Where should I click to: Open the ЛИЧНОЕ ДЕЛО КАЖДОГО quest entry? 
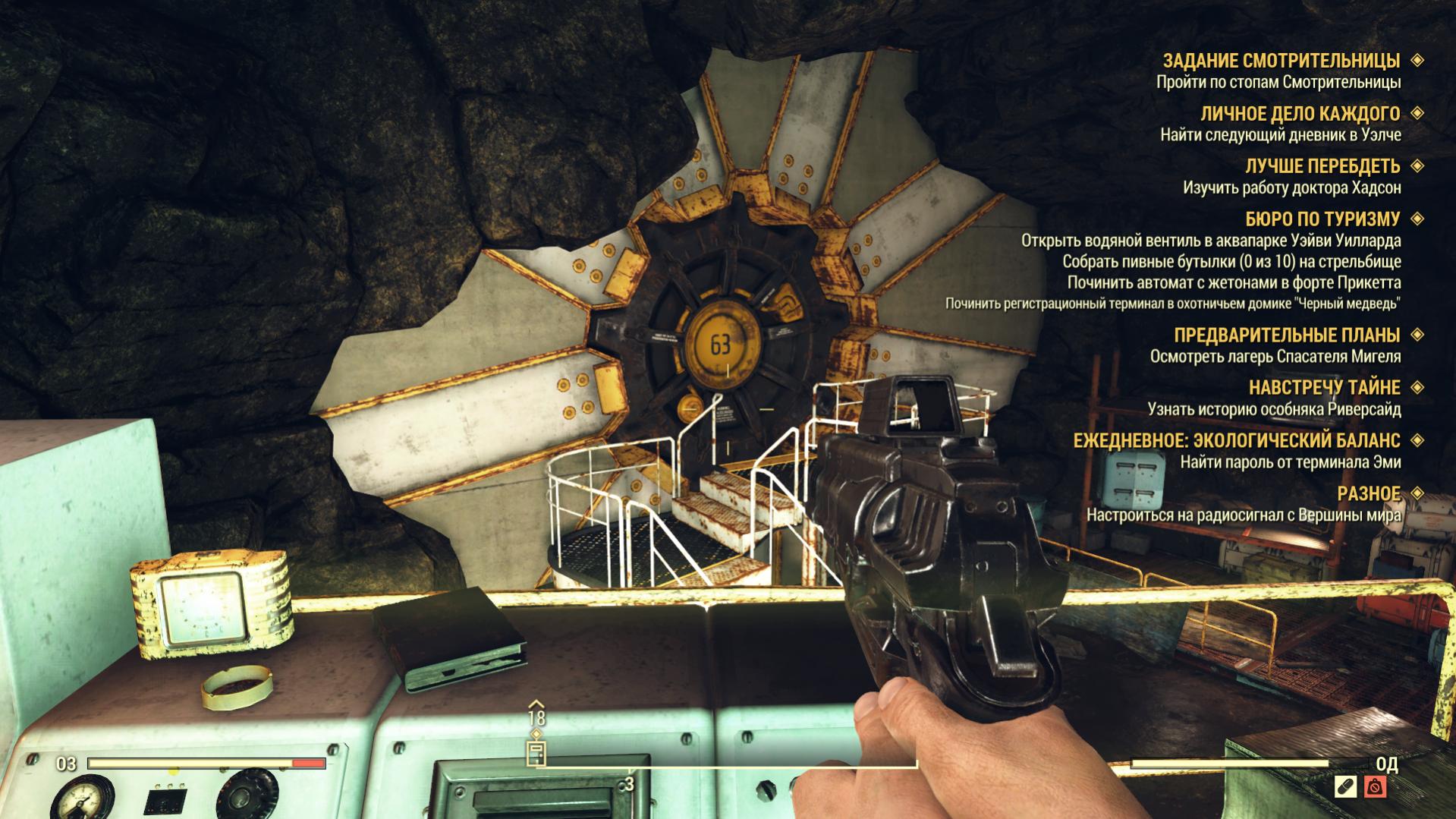[1300, 114]
